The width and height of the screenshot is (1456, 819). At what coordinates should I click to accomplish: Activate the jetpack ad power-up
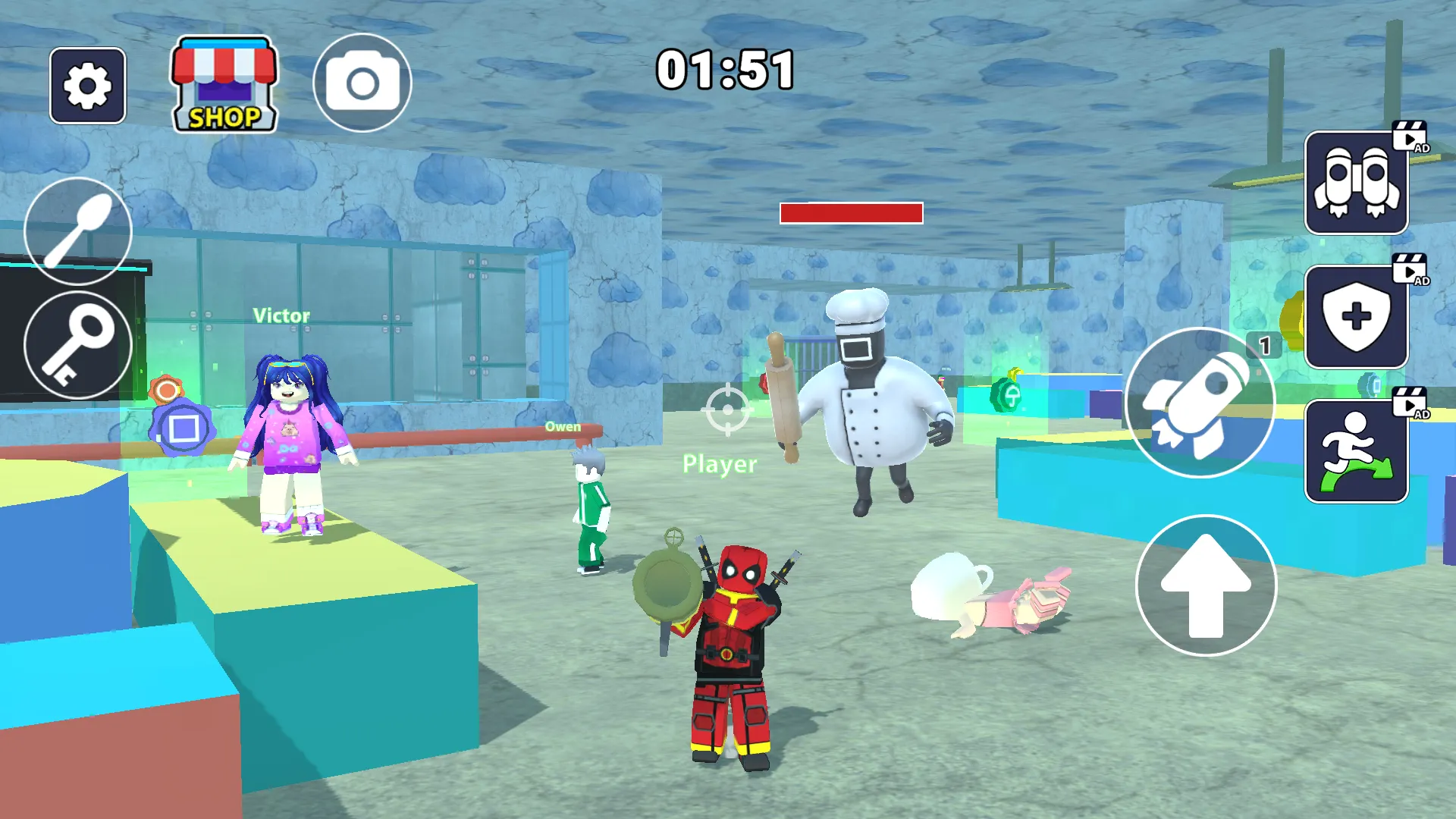(1356, 183)
